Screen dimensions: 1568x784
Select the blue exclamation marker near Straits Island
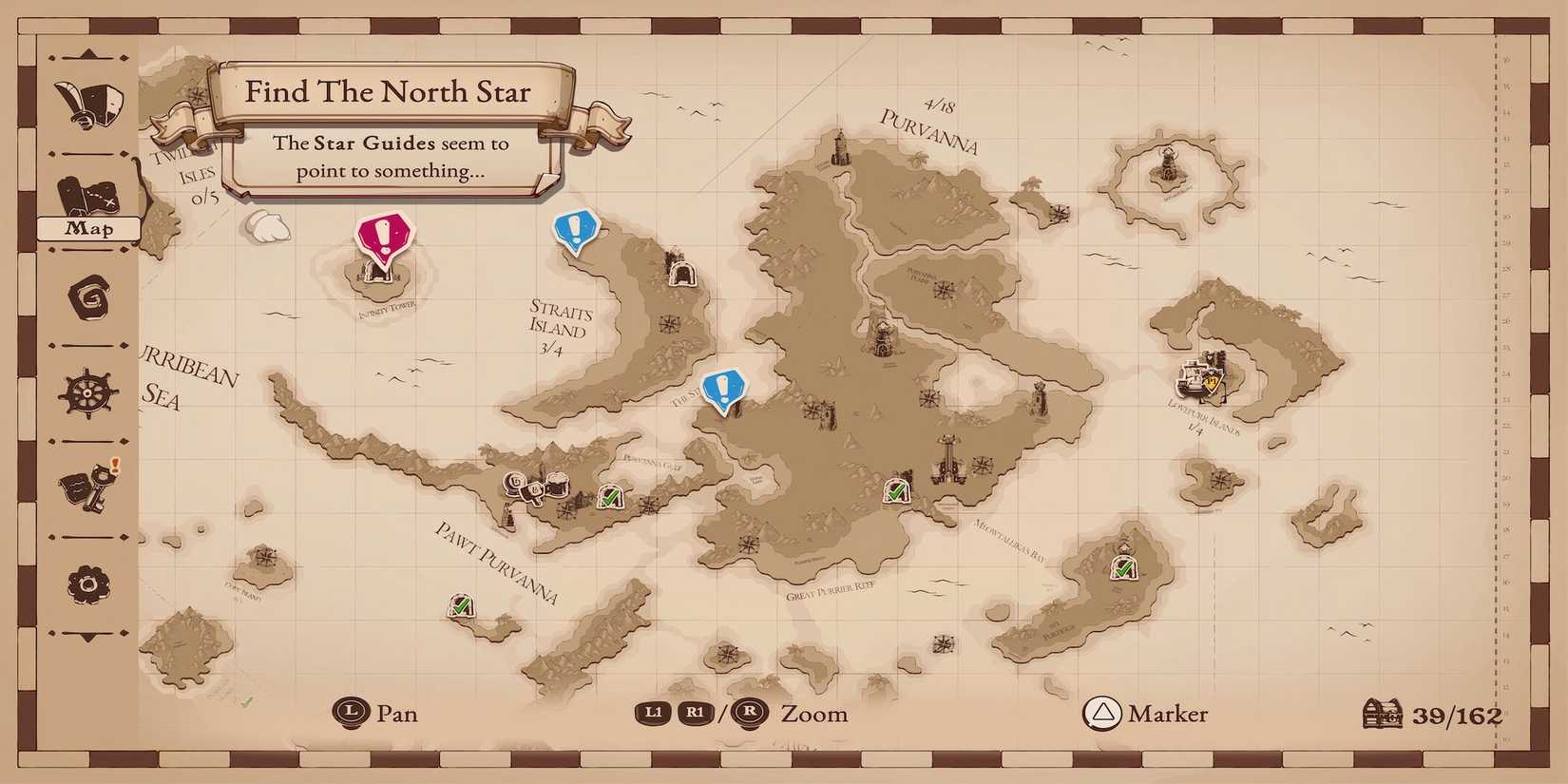point(575,228)
